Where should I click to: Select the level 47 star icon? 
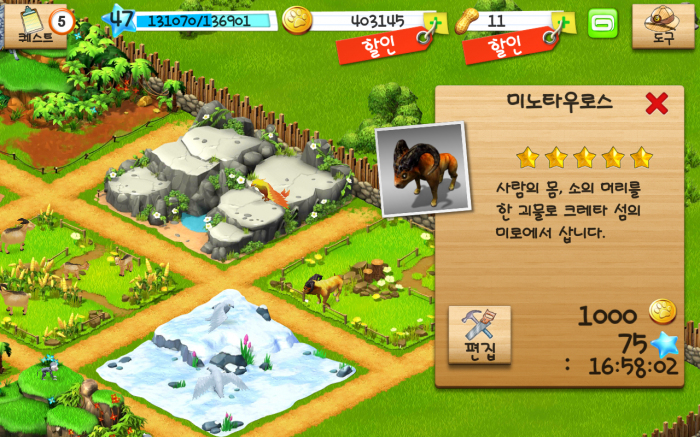tap(120, 18)
